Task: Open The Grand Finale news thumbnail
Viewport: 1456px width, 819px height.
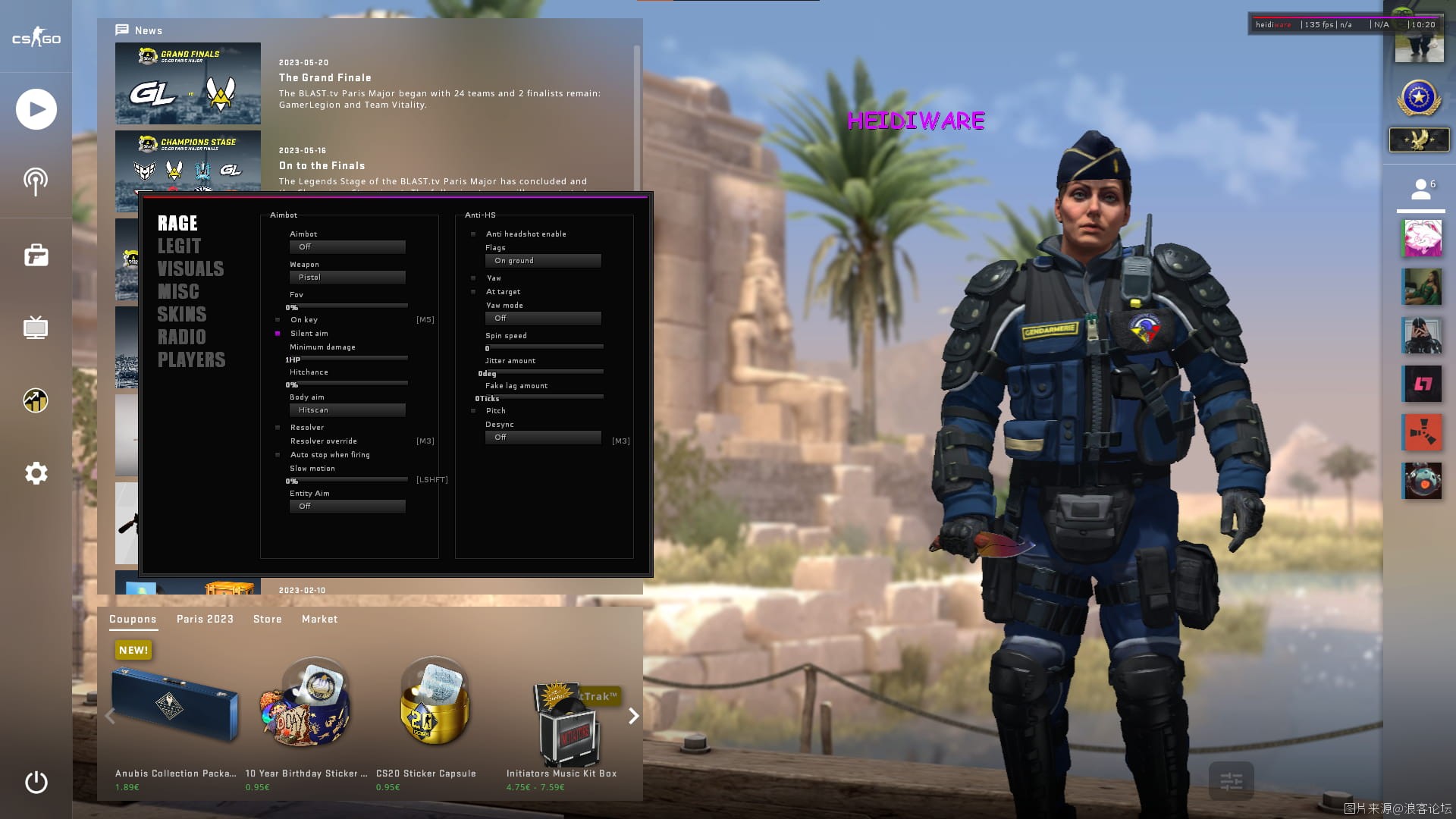Action: (x=188, y=83)
